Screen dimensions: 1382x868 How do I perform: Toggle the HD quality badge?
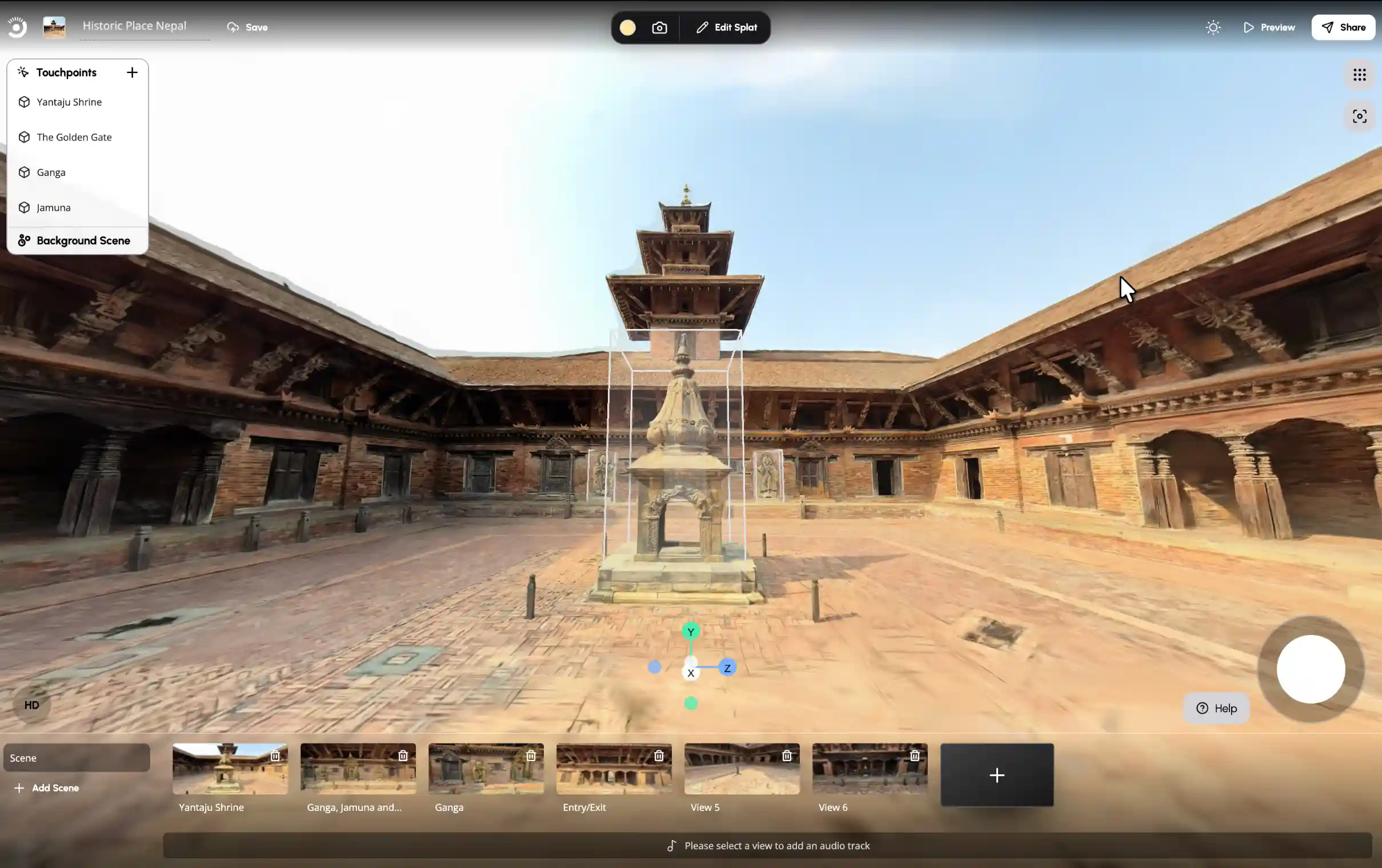[x=32, y=705]
